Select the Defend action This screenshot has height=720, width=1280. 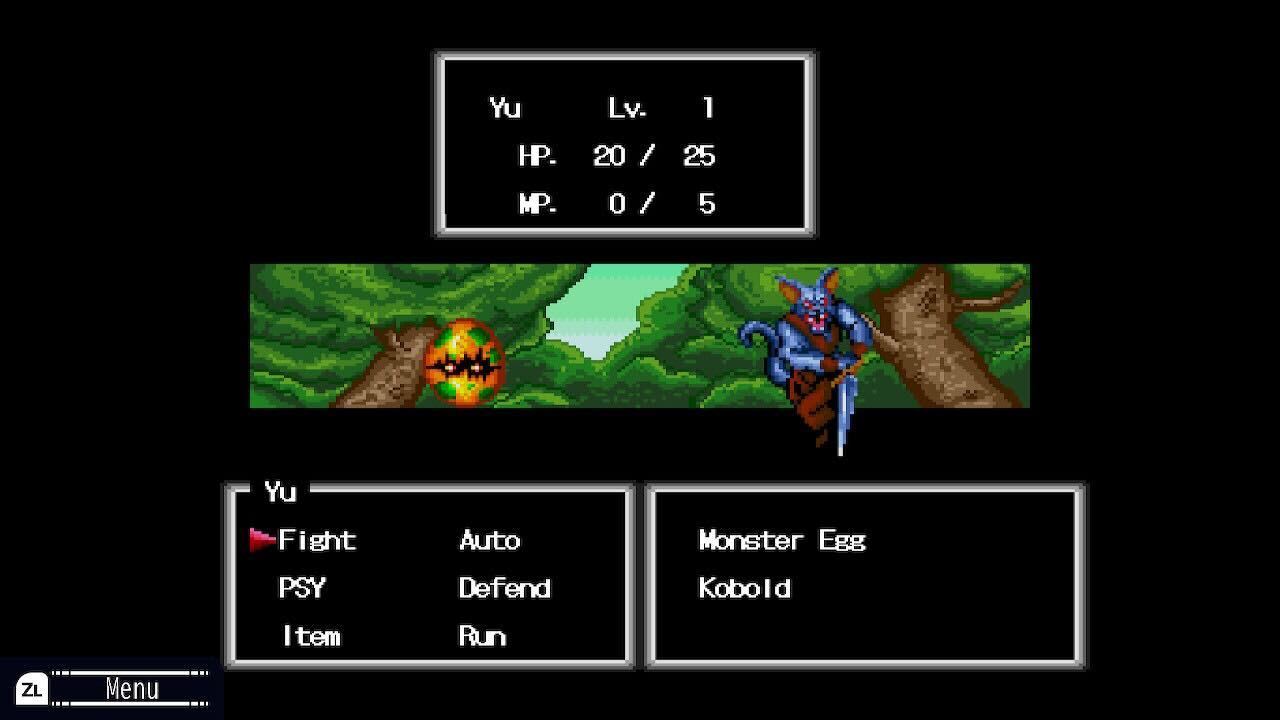pos(503,589)
